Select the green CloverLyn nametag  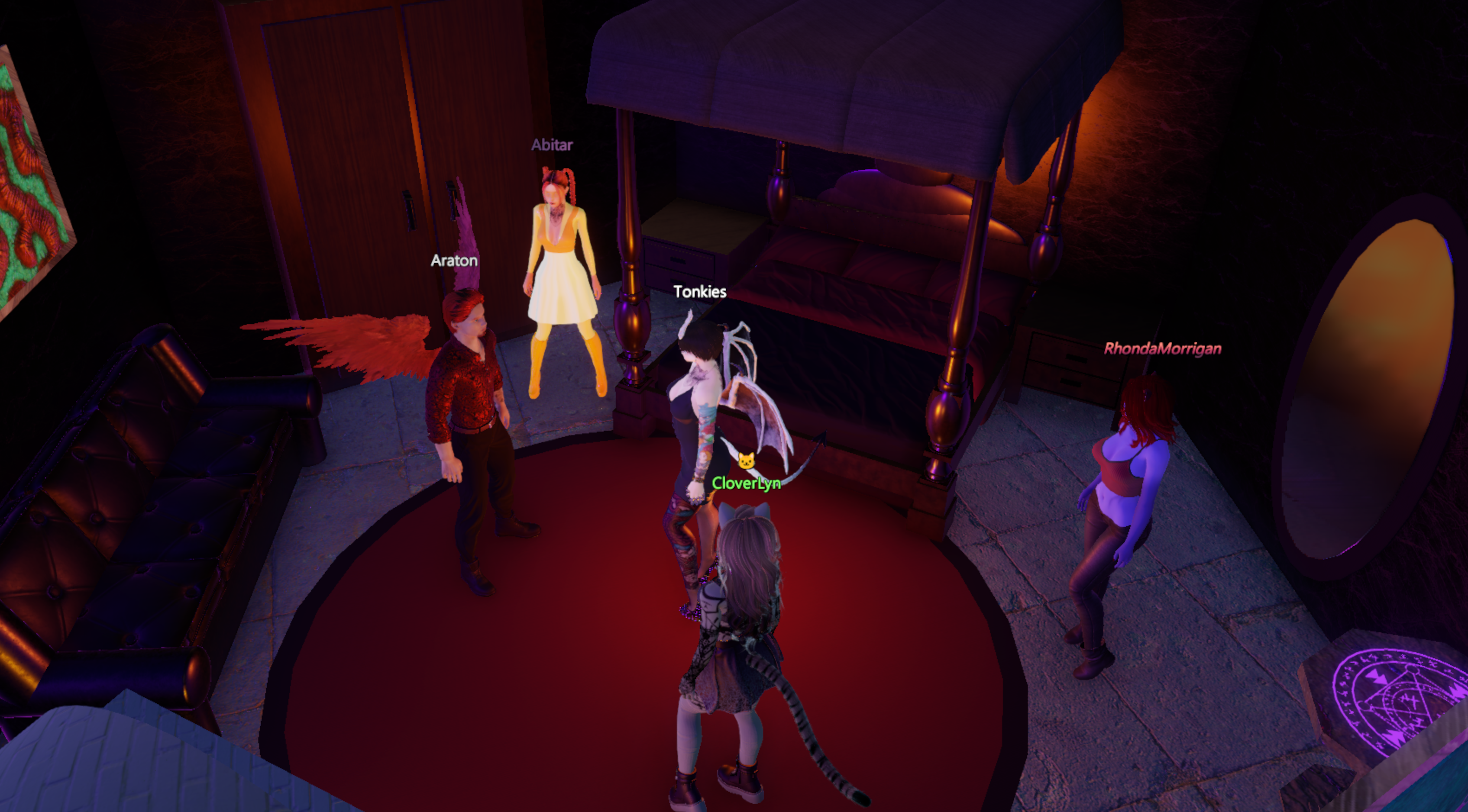[x=746, y=483]
